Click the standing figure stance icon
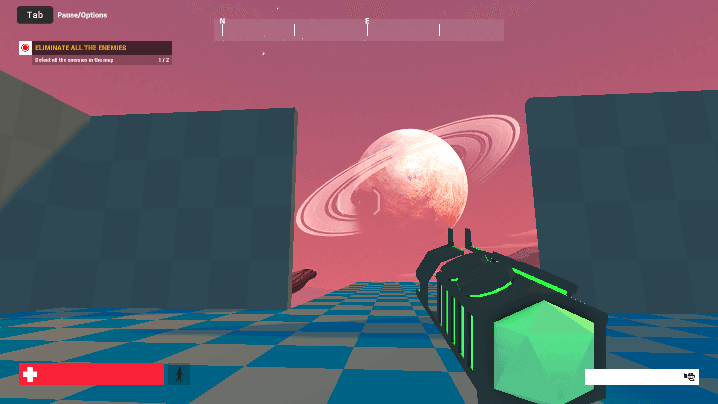The image size is (718, 404). click(180, 375)
